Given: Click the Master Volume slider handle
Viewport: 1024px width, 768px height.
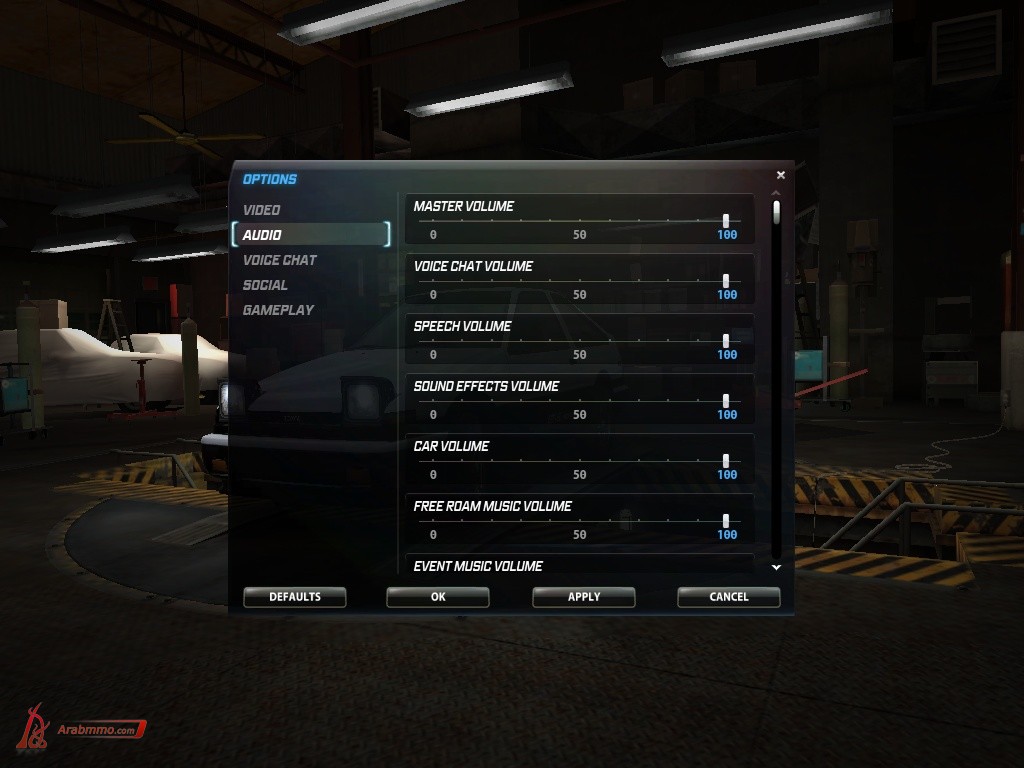Looking at the screenshot, I should click(x=726, y=221).
